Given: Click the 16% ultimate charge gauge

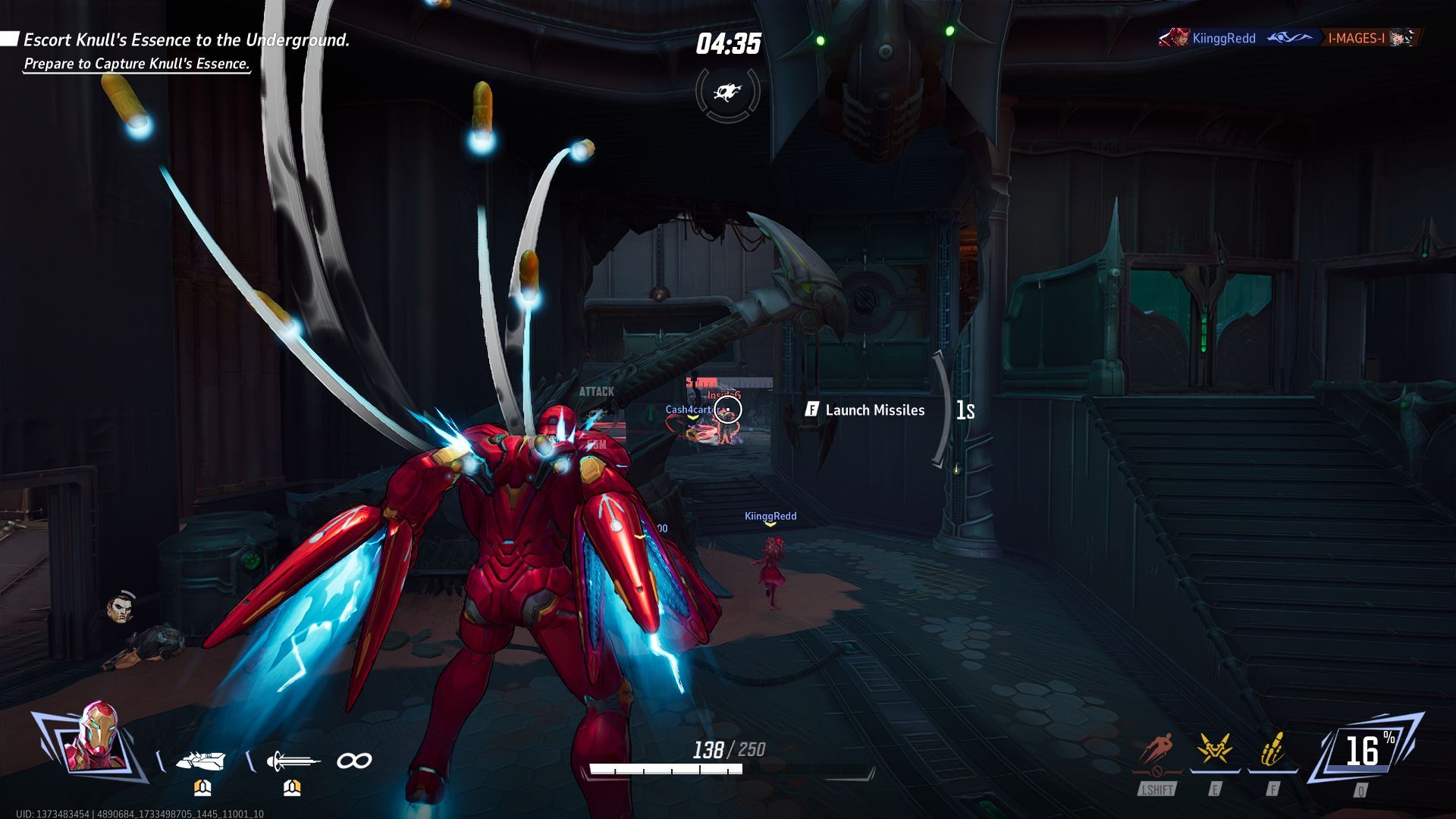Looking at the screenshot, I should (x=1365, y=751).
